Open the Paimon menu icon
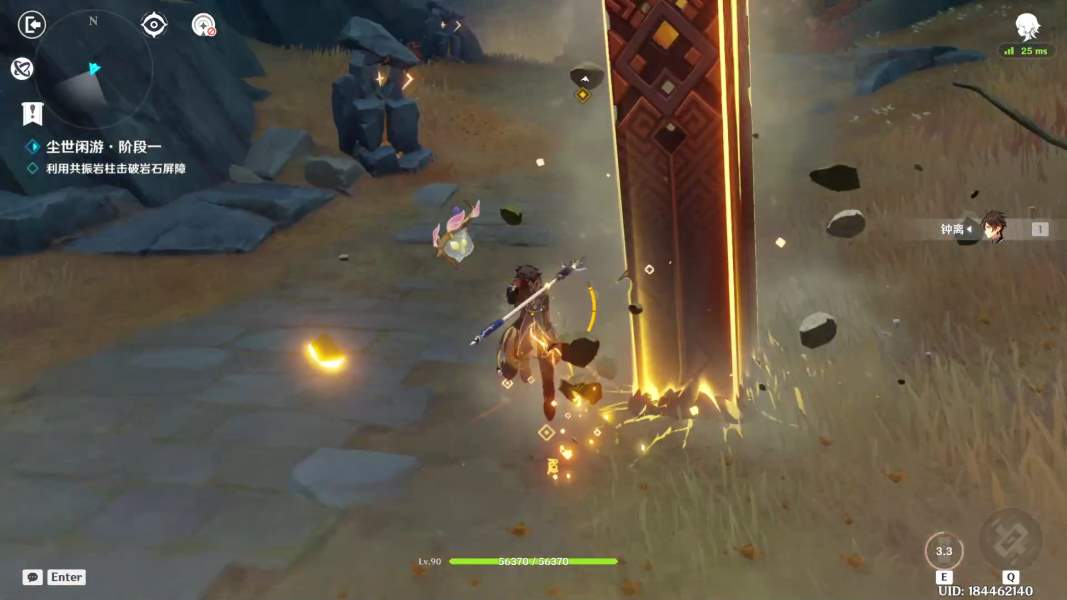The height and width of the screenshot is (600, 1067). pos(1027,26)
